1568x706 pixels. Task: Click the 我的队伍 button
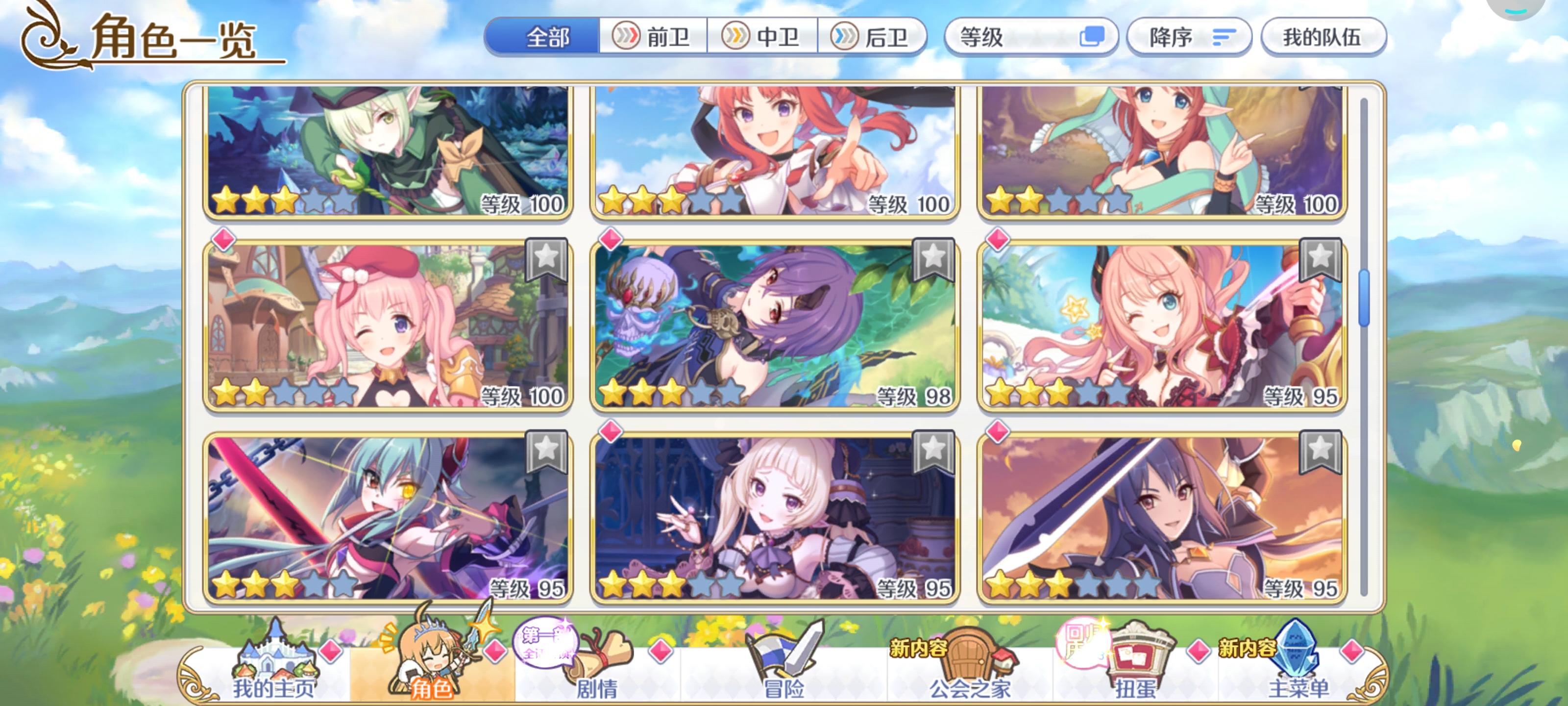1325,37
